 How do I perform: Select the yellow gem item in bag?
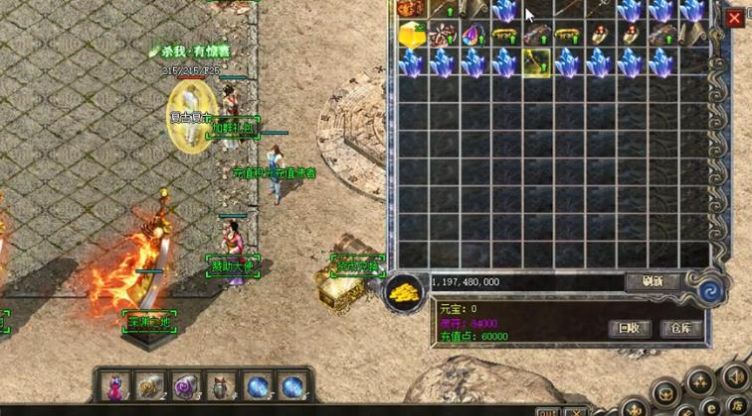tap(411, 35)
